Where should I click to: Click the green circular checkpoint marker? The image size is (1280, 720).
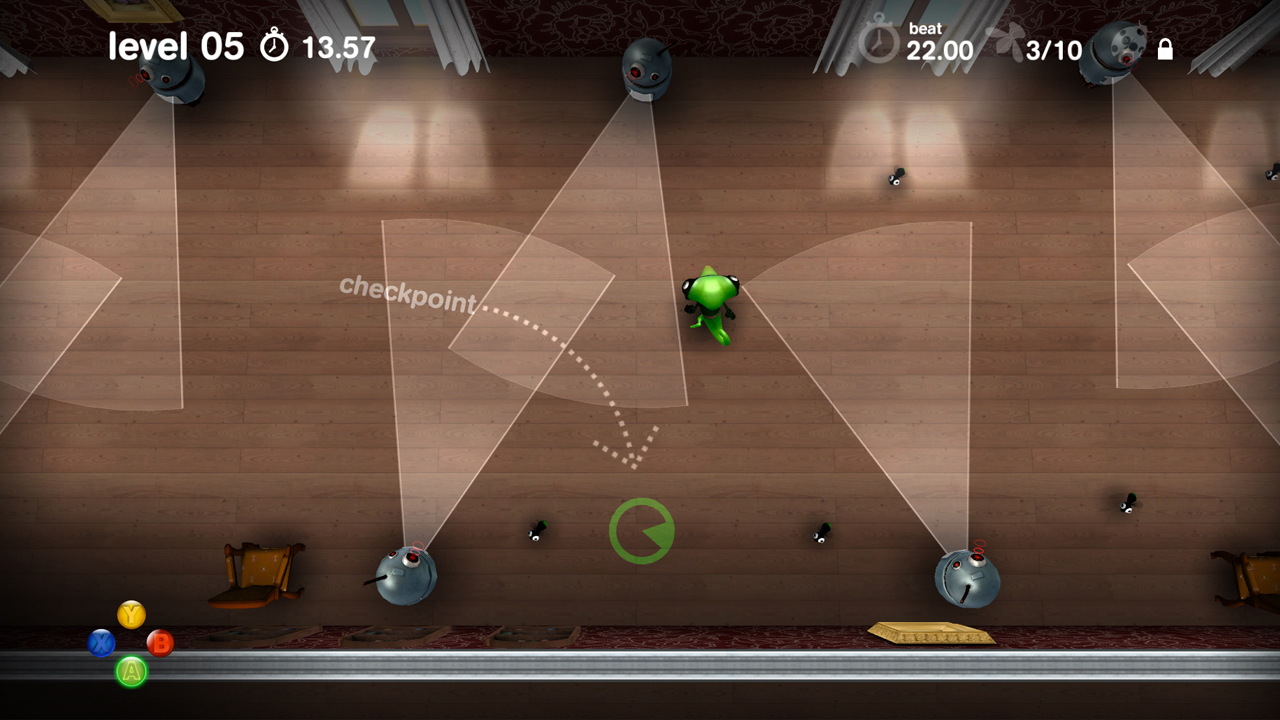(x=640, y=533)
